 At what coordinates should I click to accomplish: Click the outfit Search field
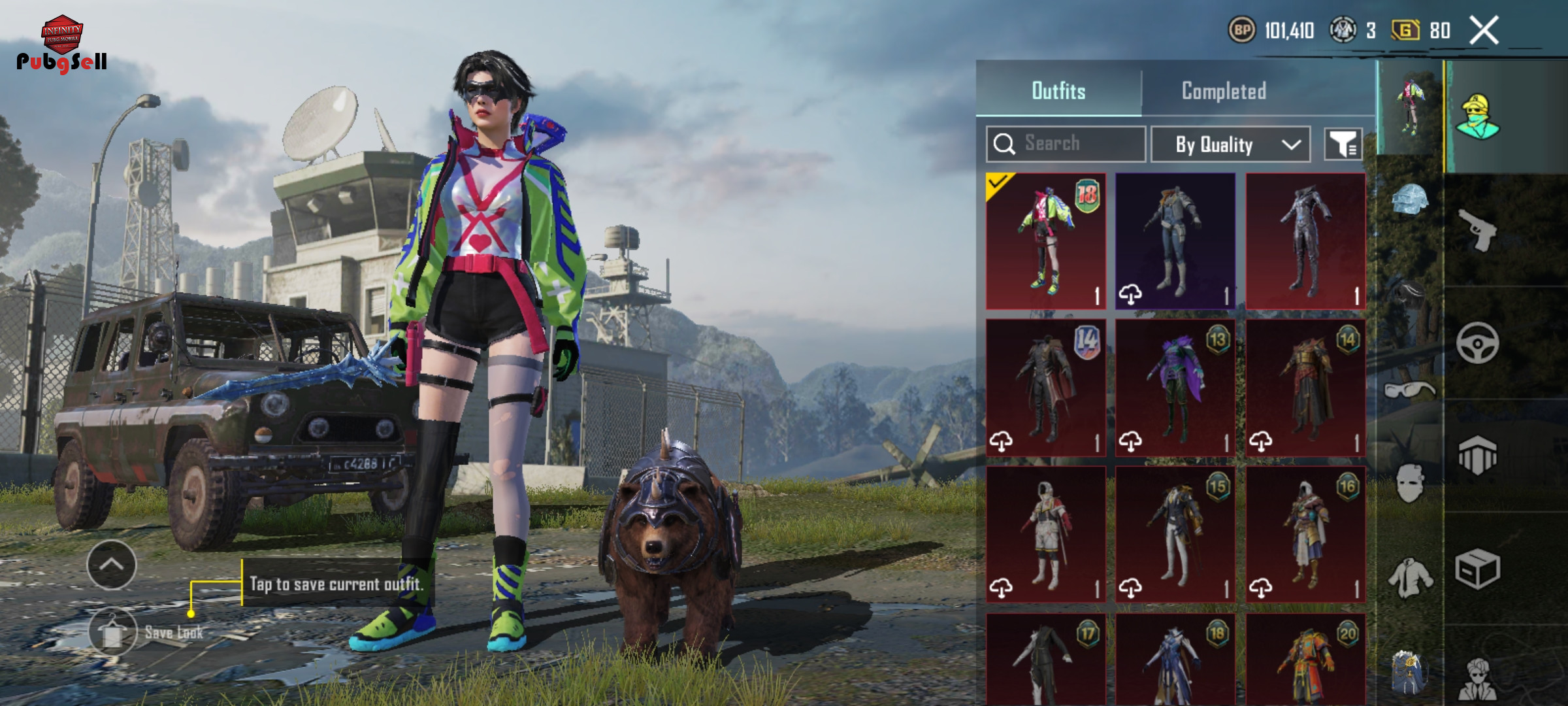[1066, 144]
